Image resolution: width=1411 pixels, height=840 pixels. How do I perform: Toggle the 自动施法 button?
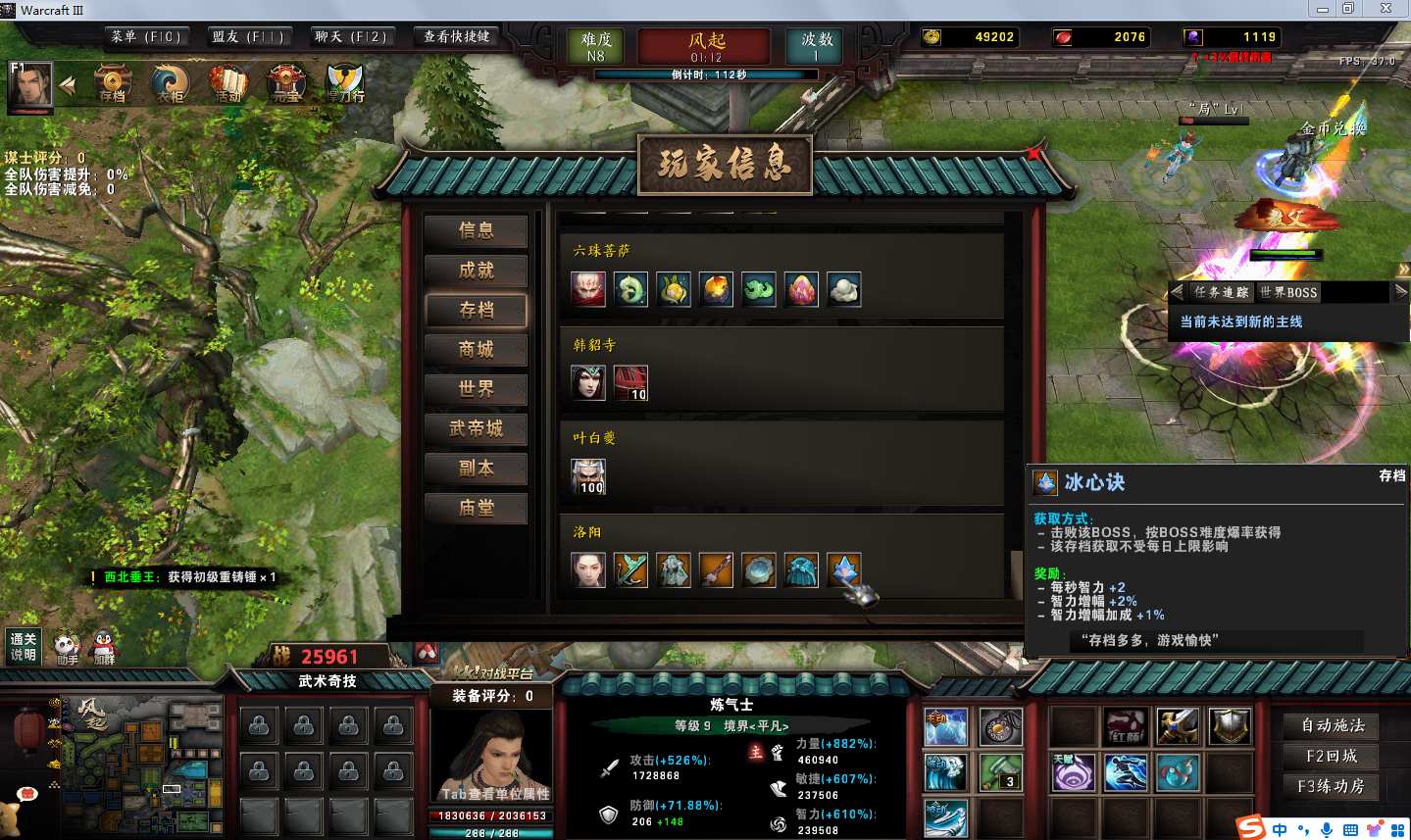click(x=1332, y=725)
